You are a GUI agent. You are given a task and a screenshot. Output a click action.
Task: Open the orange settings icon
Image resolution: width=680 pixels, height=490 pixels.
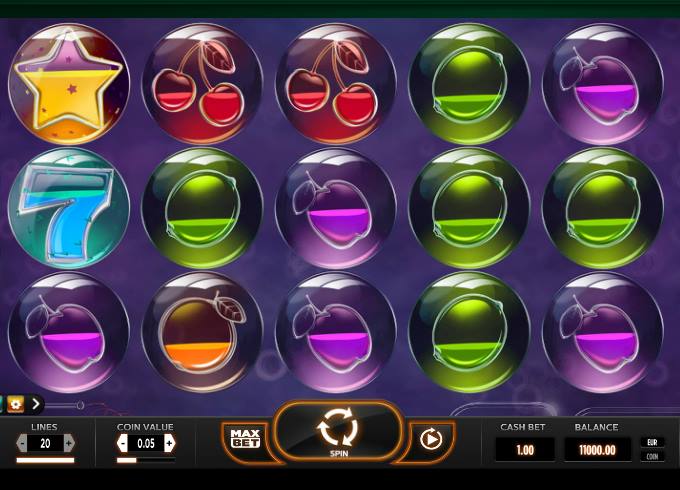pyautogui.click(x=15, y=404)
